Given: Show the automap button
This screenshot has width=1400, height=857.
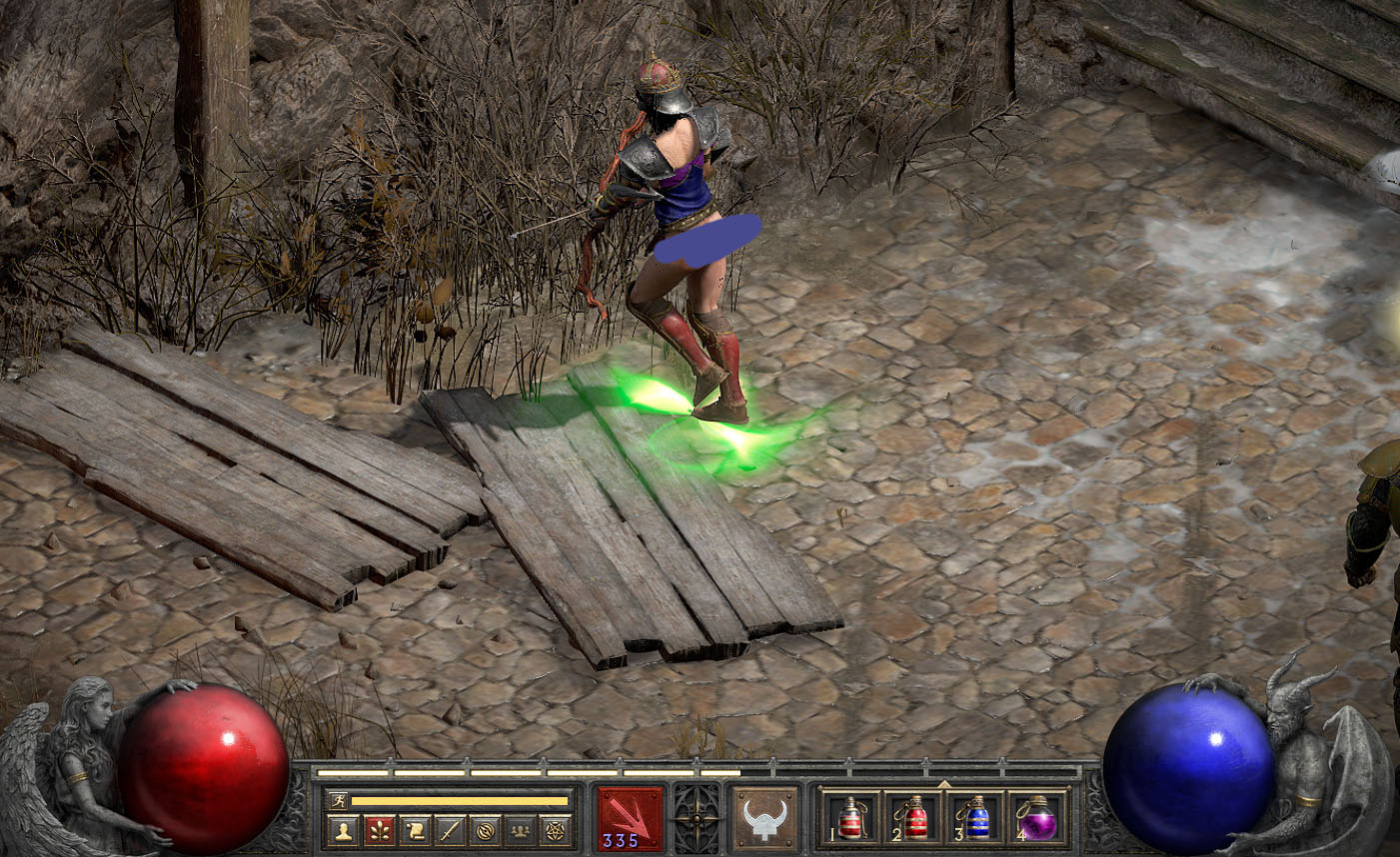Looking at the screenshot, I should tap(485, 830).
